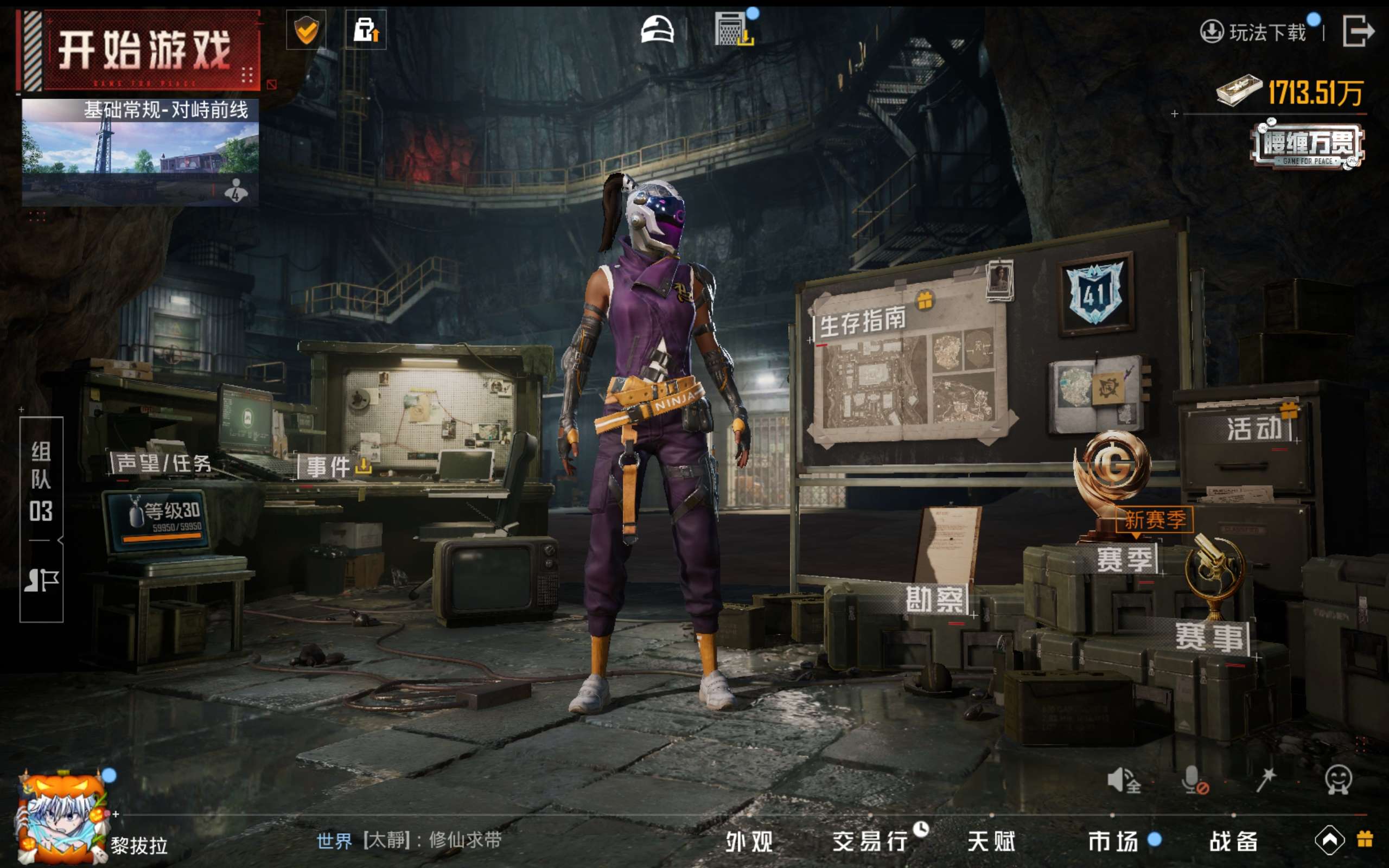Screen dimensions: 1389x868
Task: Toggle the speaker audio icon
Action: tap(1123, 781)
